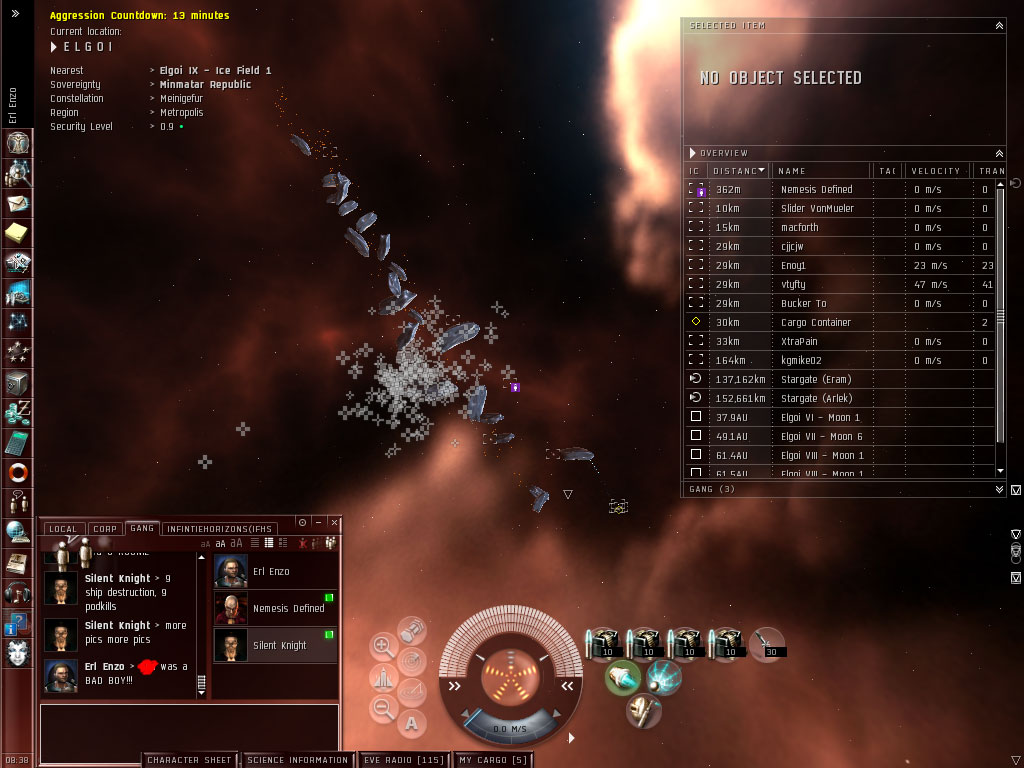Screen dimensions: 1024x768
Task: Open mail envelope icon in sidebar
Action: [18, 204]
